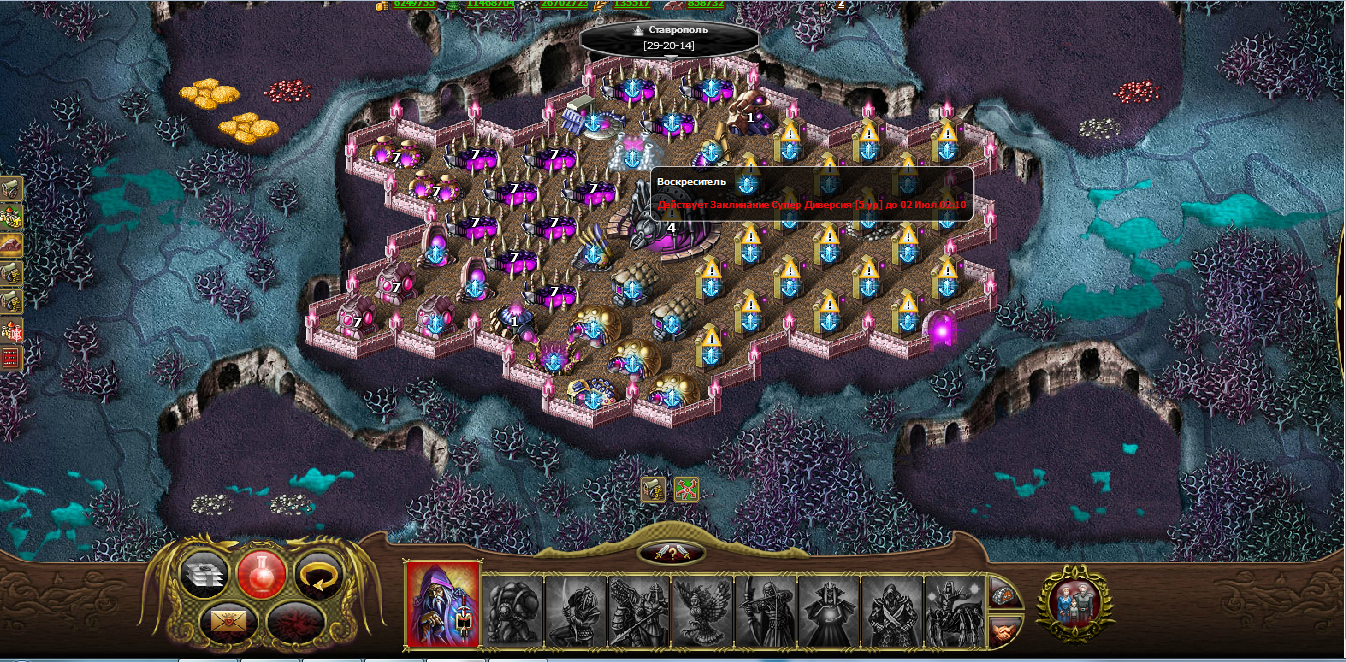Click the red-roofed house with gold sidebar icon

tap(11, 215)
